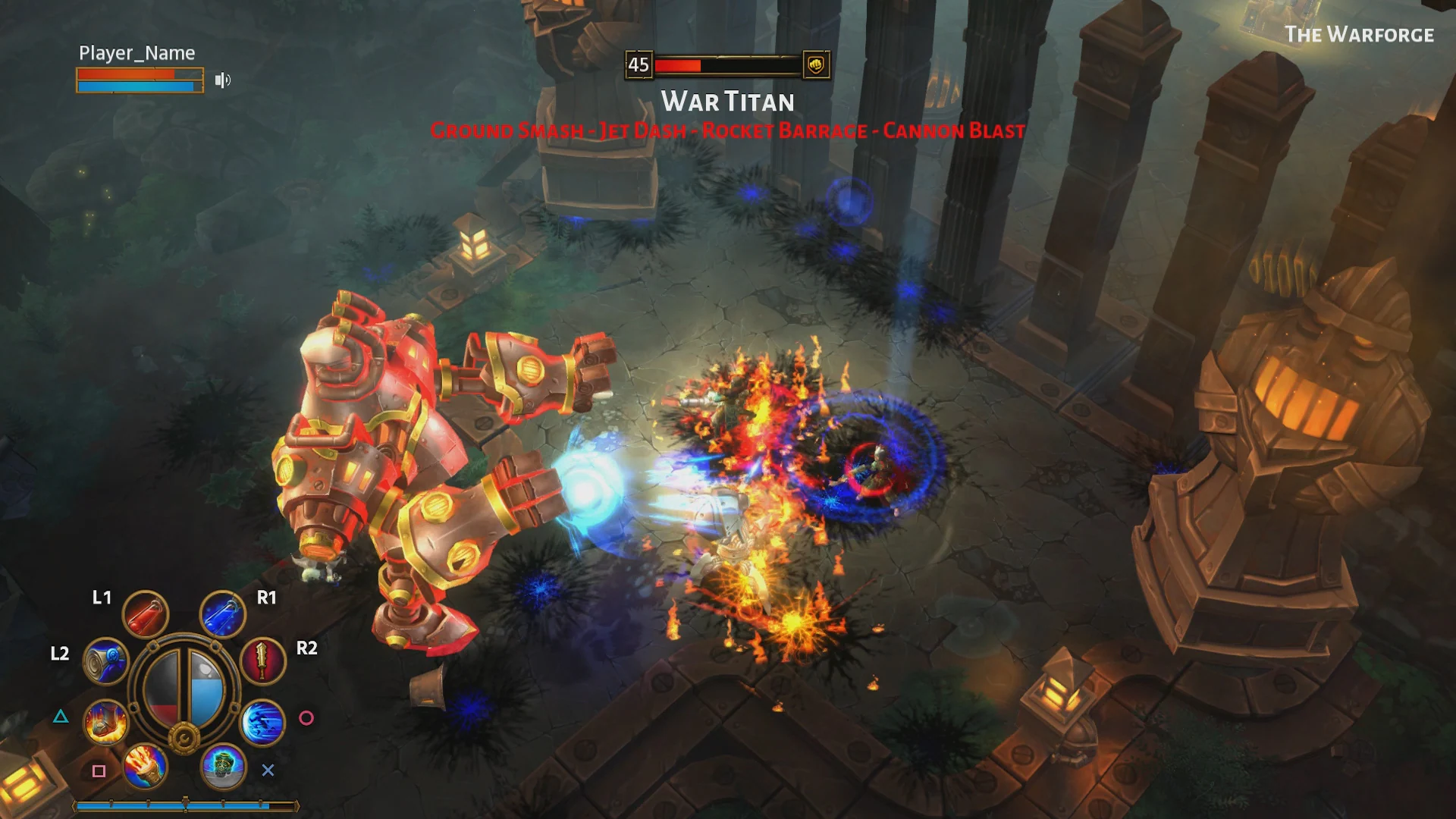Click the Player_Name label
Image resolution: width=1456 pixels, height=819 pixels.
(x=136, y=52)
